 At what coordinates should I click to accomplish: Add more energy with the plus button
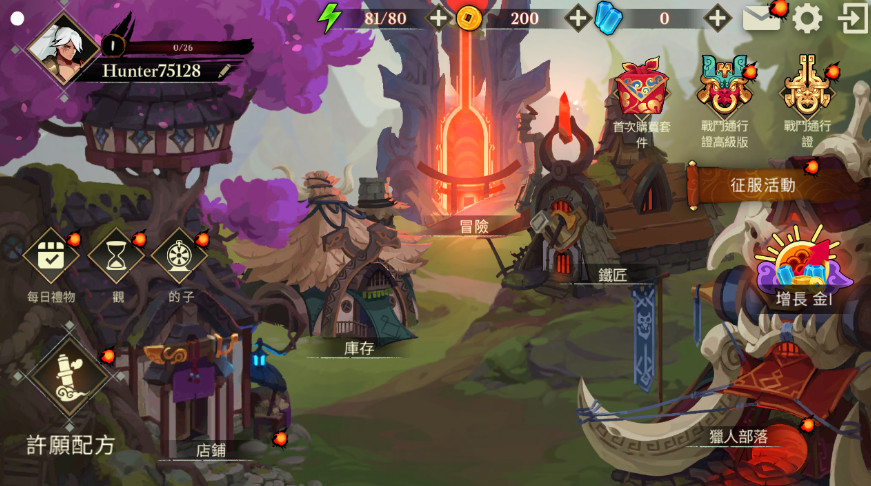pyautogui.click(x=438, y=17)
